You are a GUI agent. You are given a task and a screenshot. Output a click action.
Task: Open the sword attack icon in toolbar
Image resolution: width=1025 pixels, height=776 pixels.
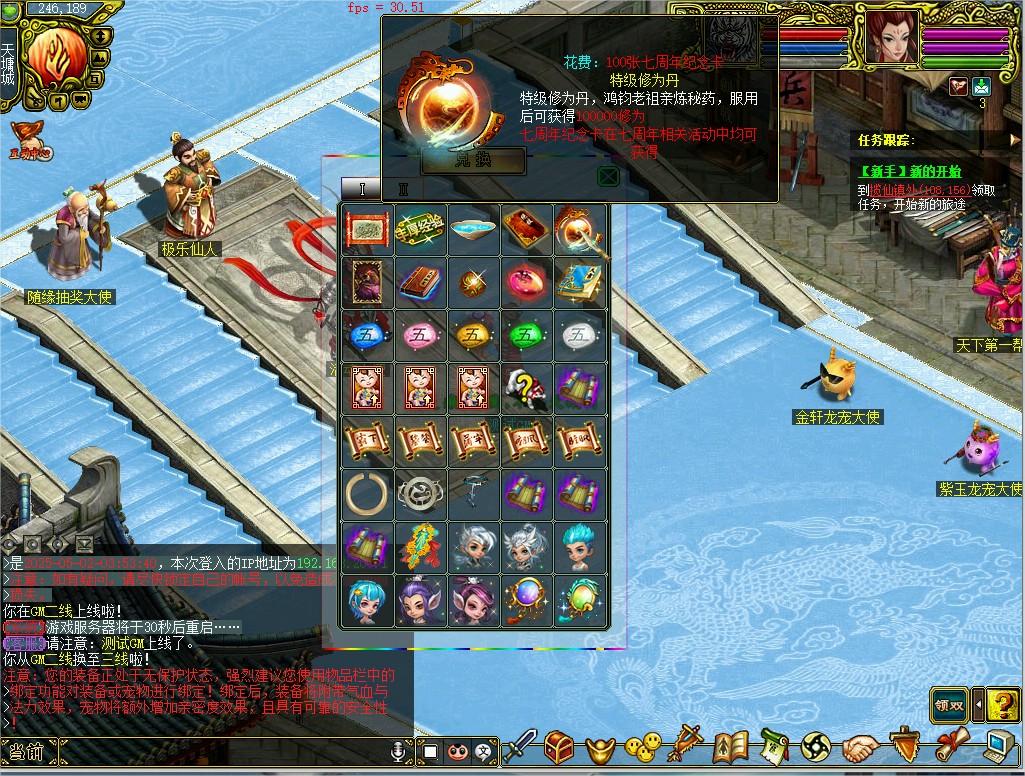pos(519,746)
